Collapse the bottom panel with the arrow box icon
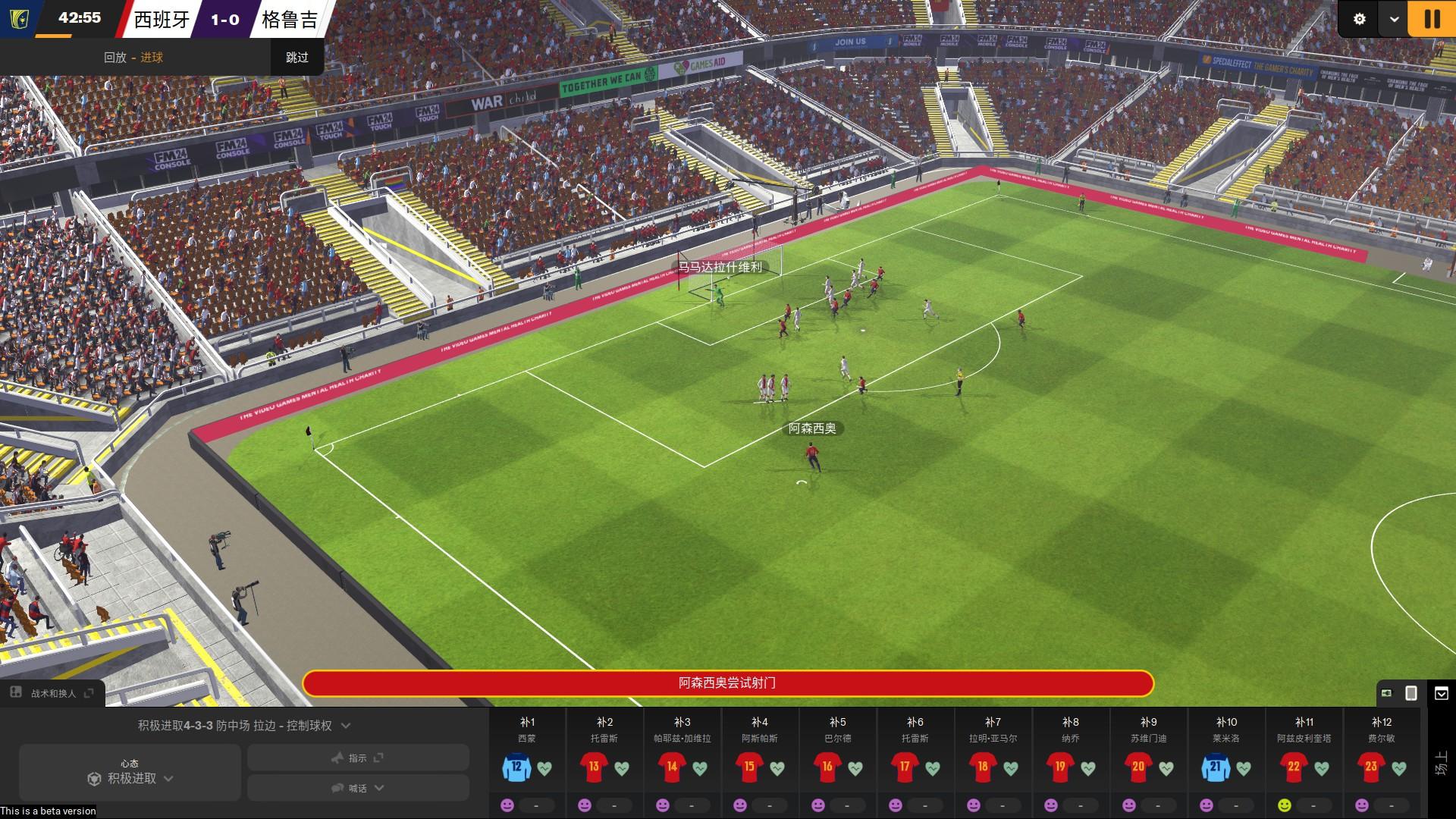 coord(1442,693)
